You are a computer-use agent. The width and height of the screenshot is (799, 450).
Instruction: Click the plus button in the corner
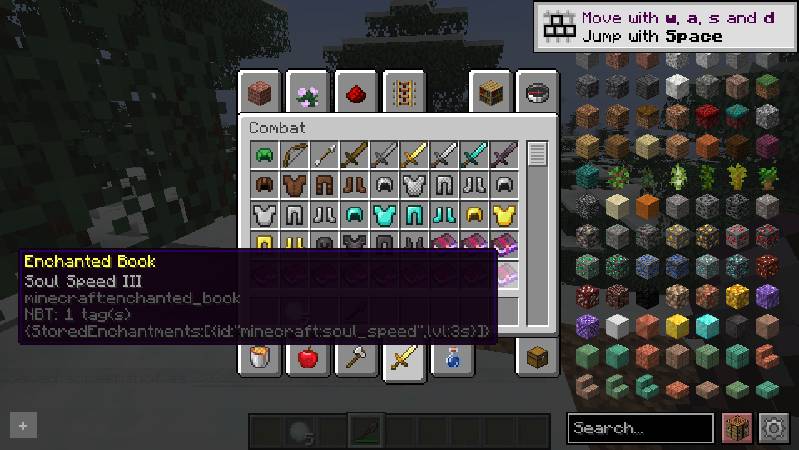(x=23, y=426)
